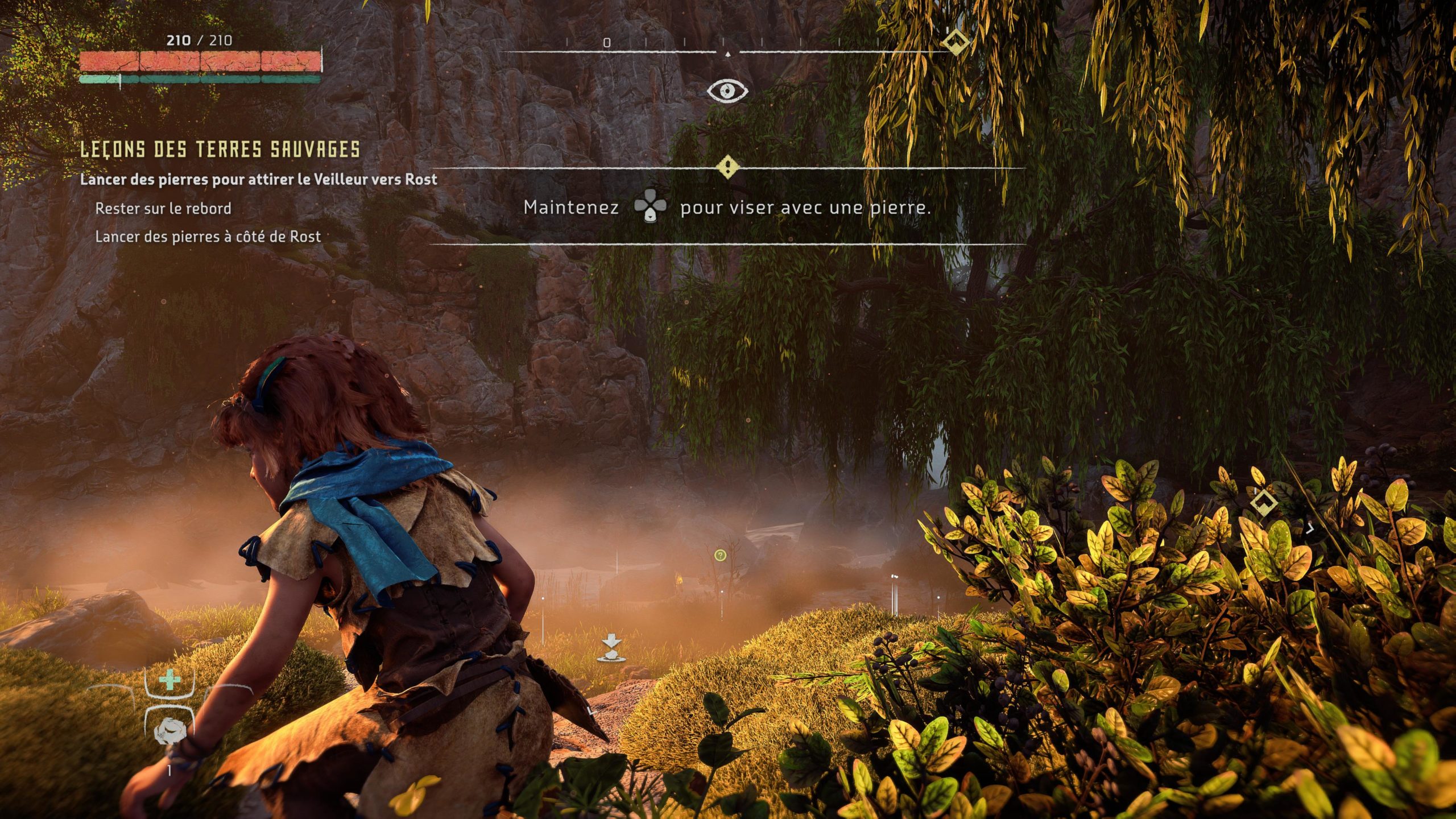Select the yellow question mark marker

pyautogui.click(x=720, y=555)
